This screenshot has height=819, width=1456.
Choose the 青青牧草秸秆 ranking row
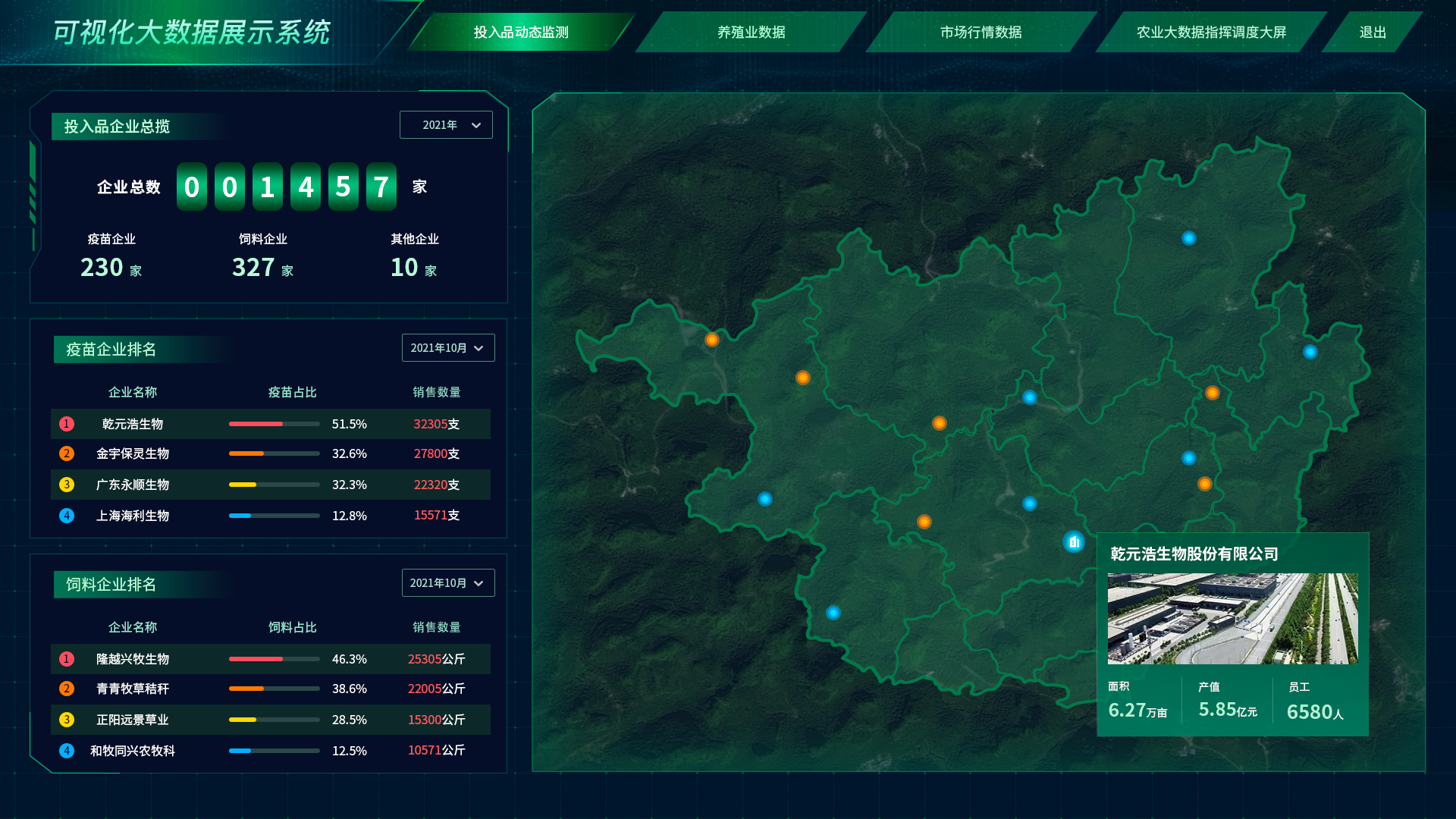click(270, 689)
